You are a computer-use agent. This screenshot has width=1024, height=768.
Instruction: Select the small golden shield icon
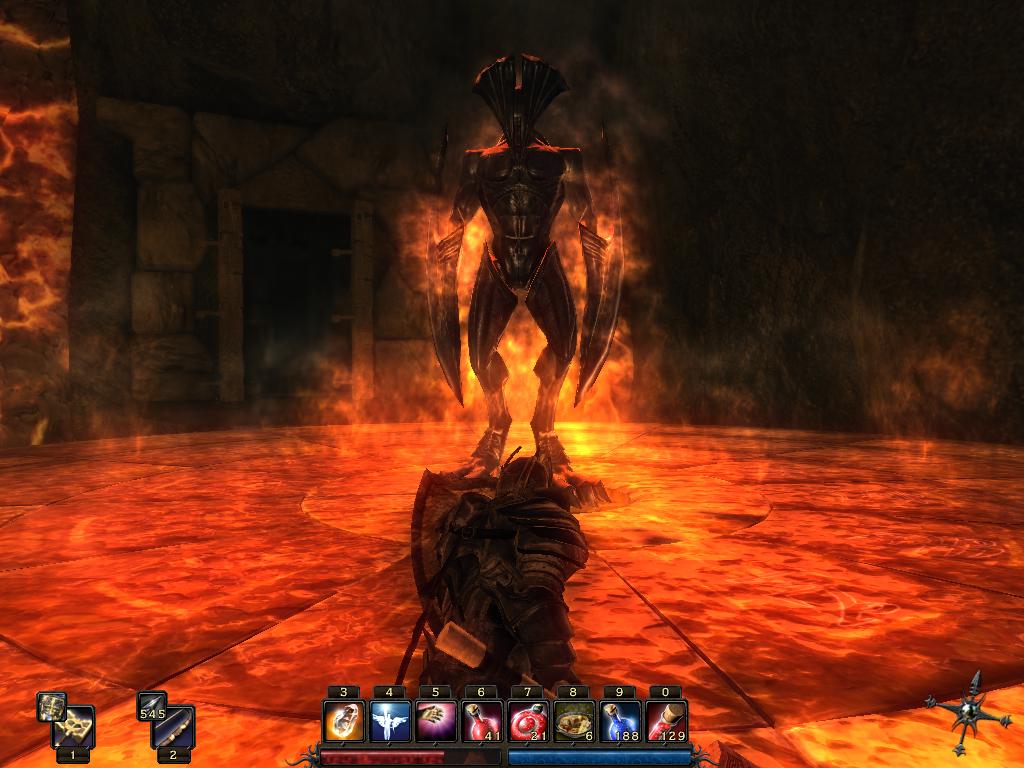52,707
